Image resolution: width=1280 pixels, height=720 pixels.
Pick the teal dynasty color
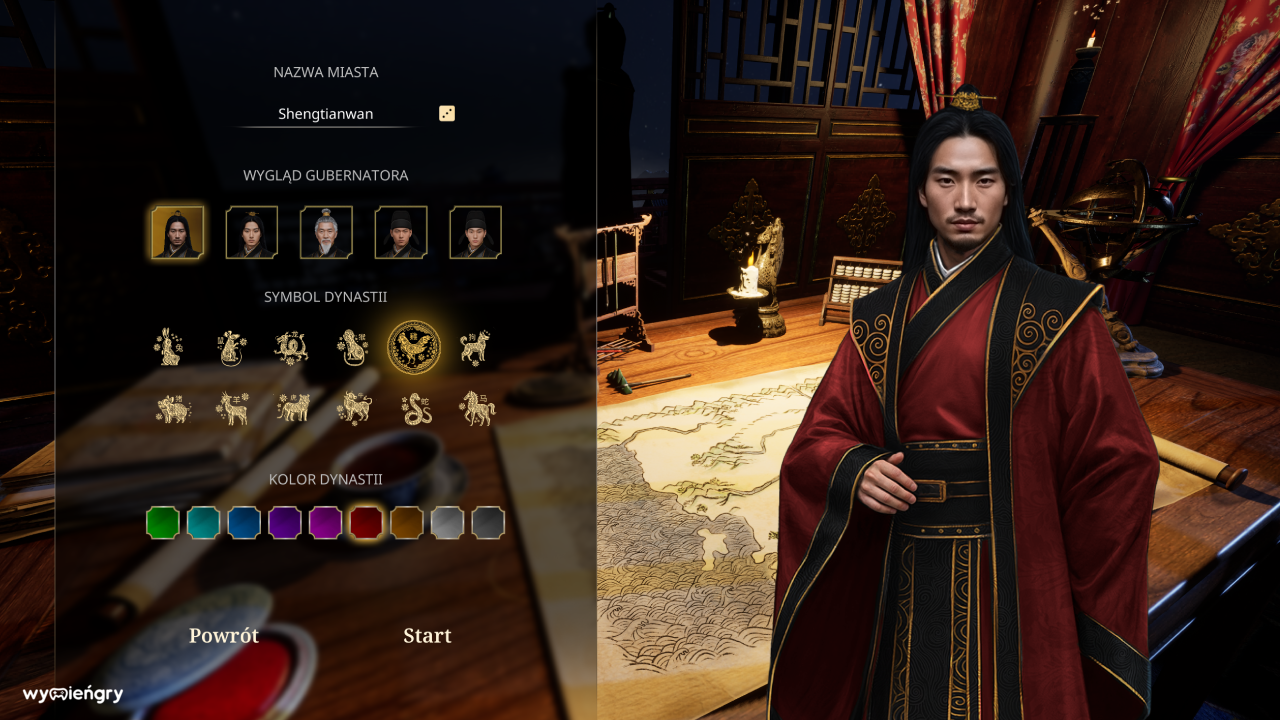click(x=204, y=521)
